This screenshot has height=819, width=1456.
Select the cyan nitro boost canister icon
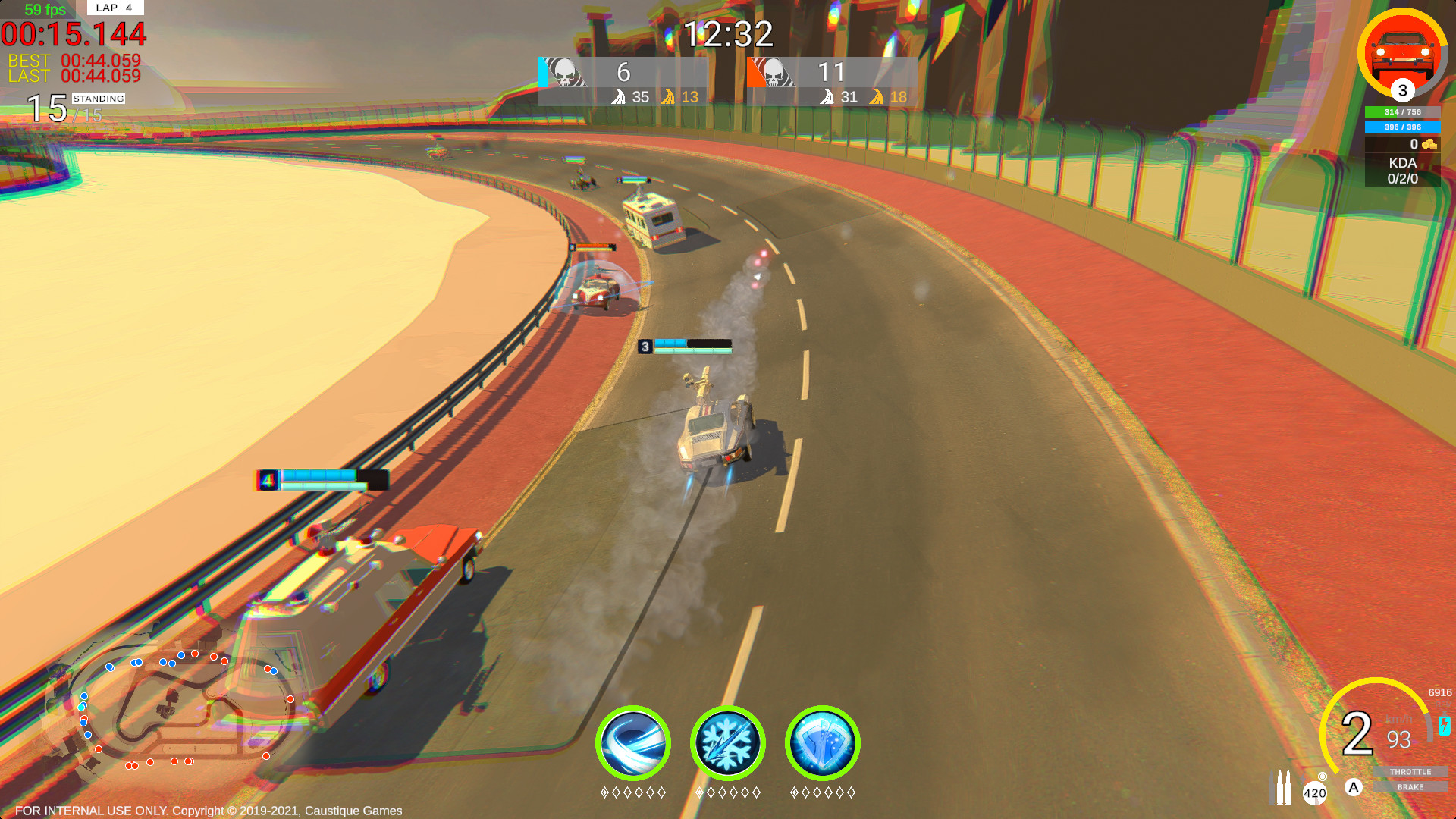click(x=1444, y=726)
